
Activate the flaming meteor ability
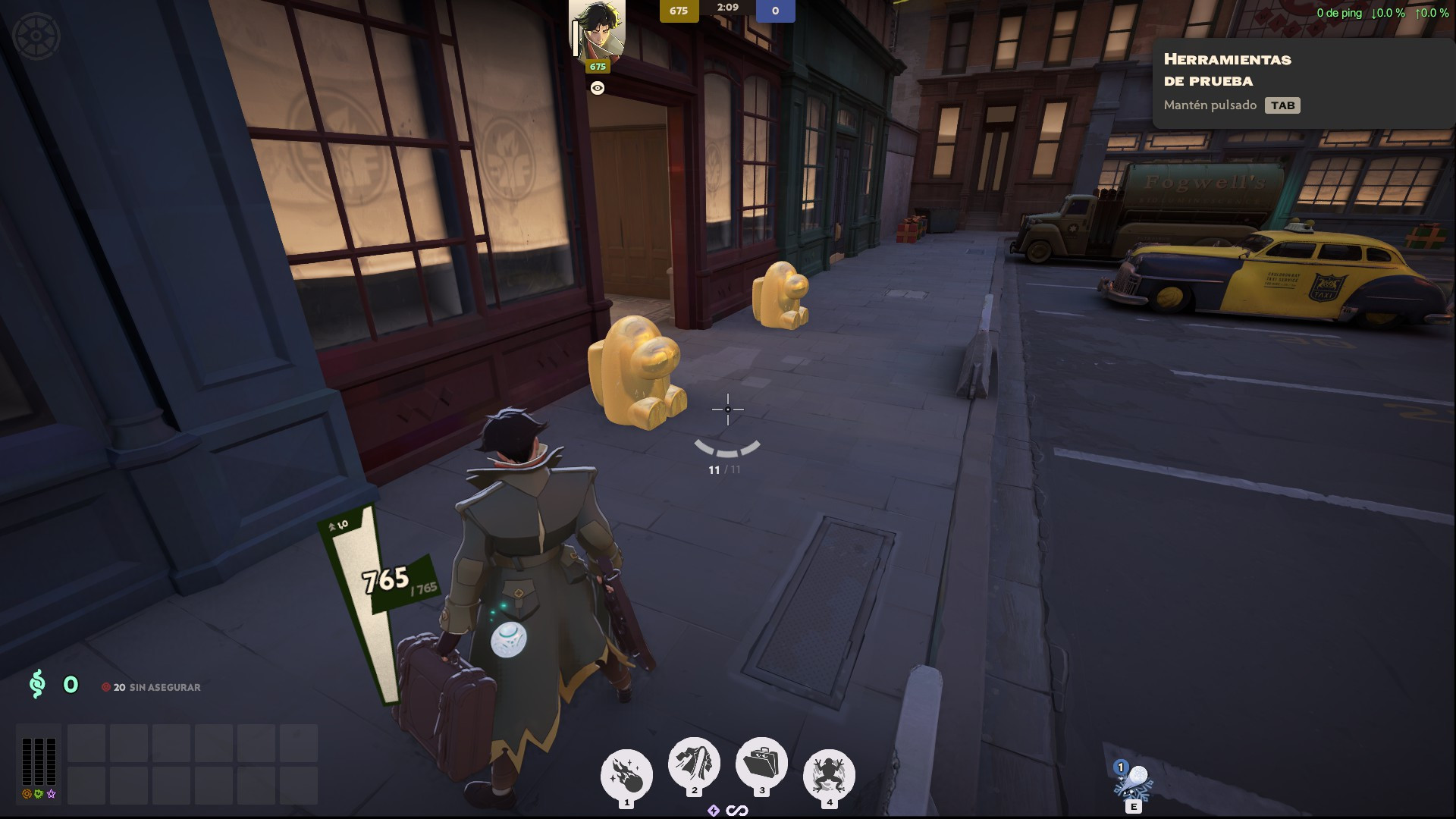click(626, 774)
